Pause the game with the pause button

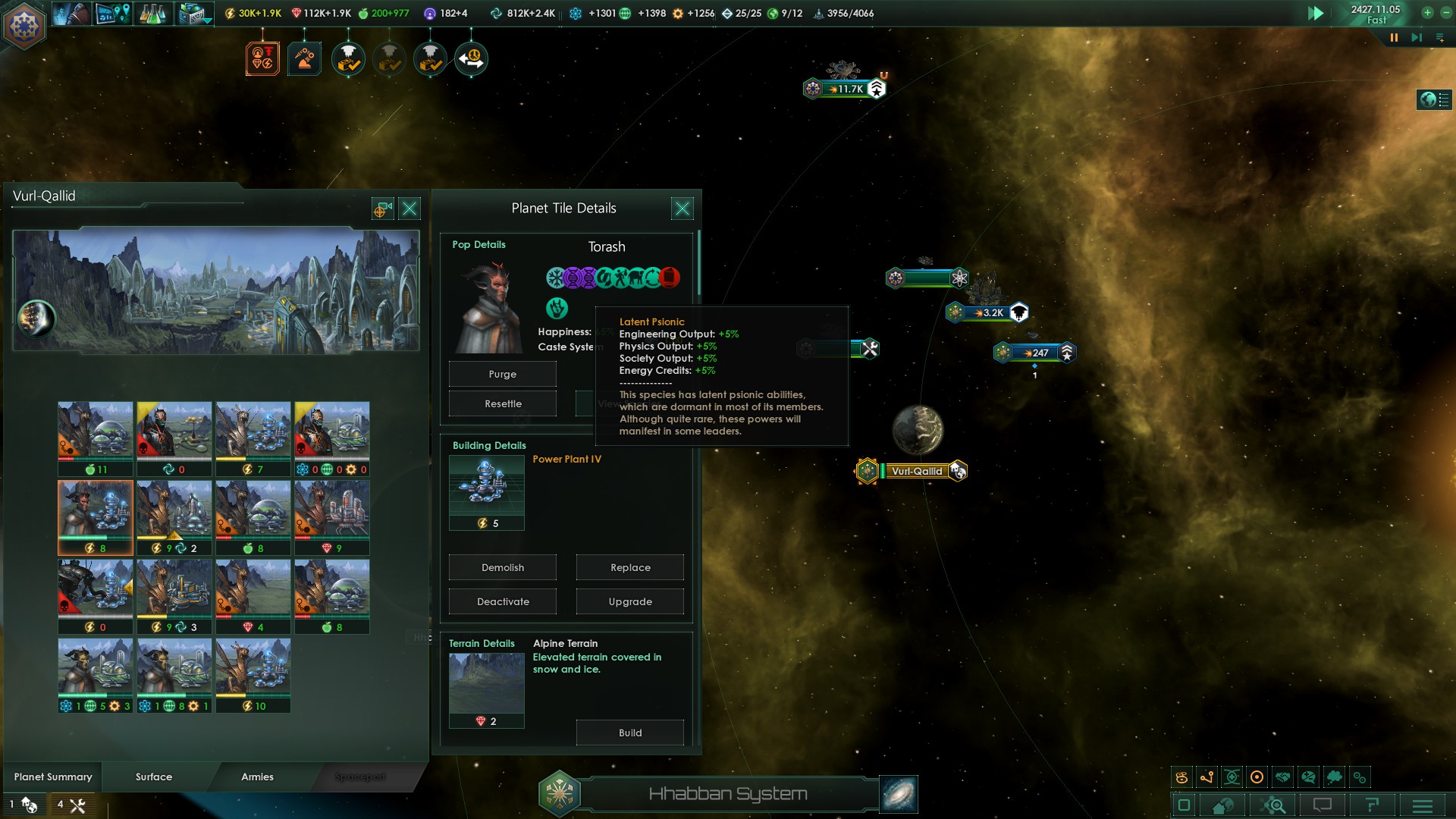[x=1394, y=38]
